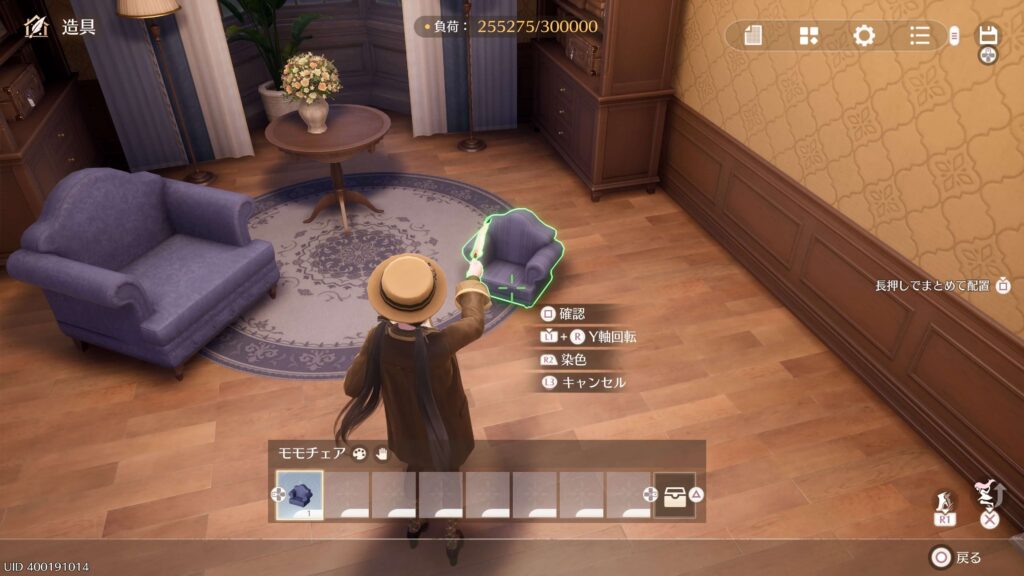
Task: Open the gear settings icon
Action: click(x=864, y=36)
